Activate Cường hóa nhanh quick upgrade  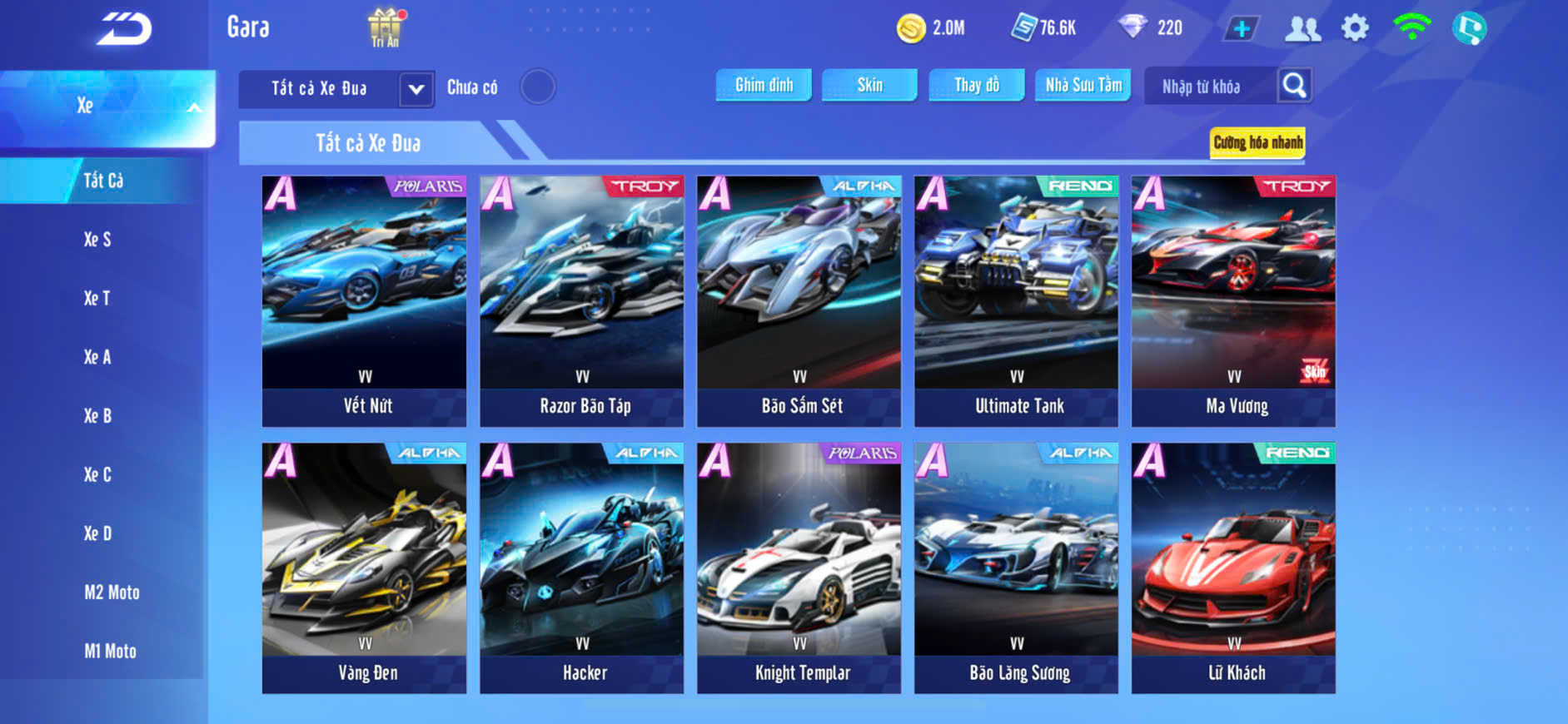coord(1257,142)
